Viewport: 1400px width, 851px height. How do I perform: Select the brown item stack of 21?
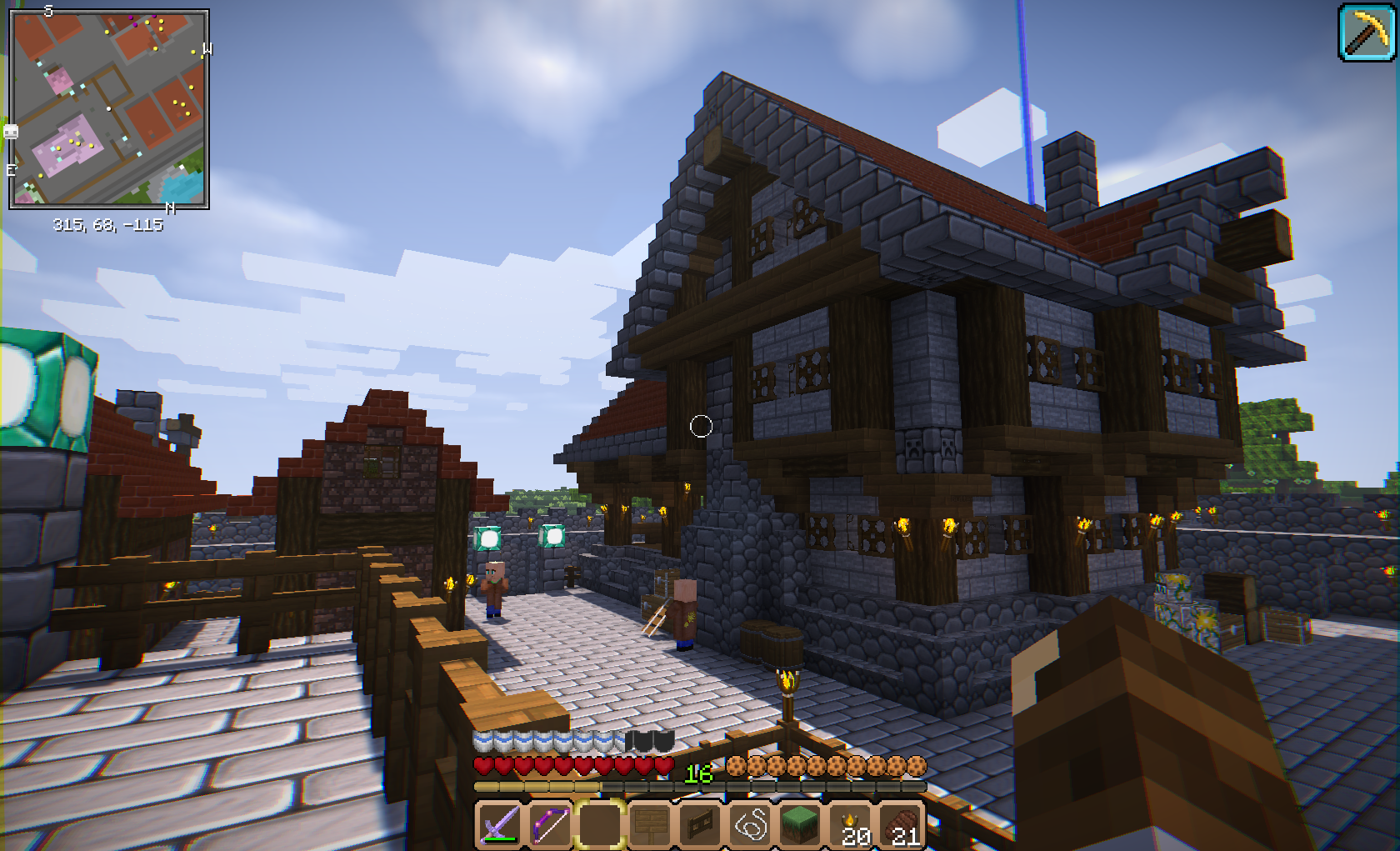[x=902, y=824]
